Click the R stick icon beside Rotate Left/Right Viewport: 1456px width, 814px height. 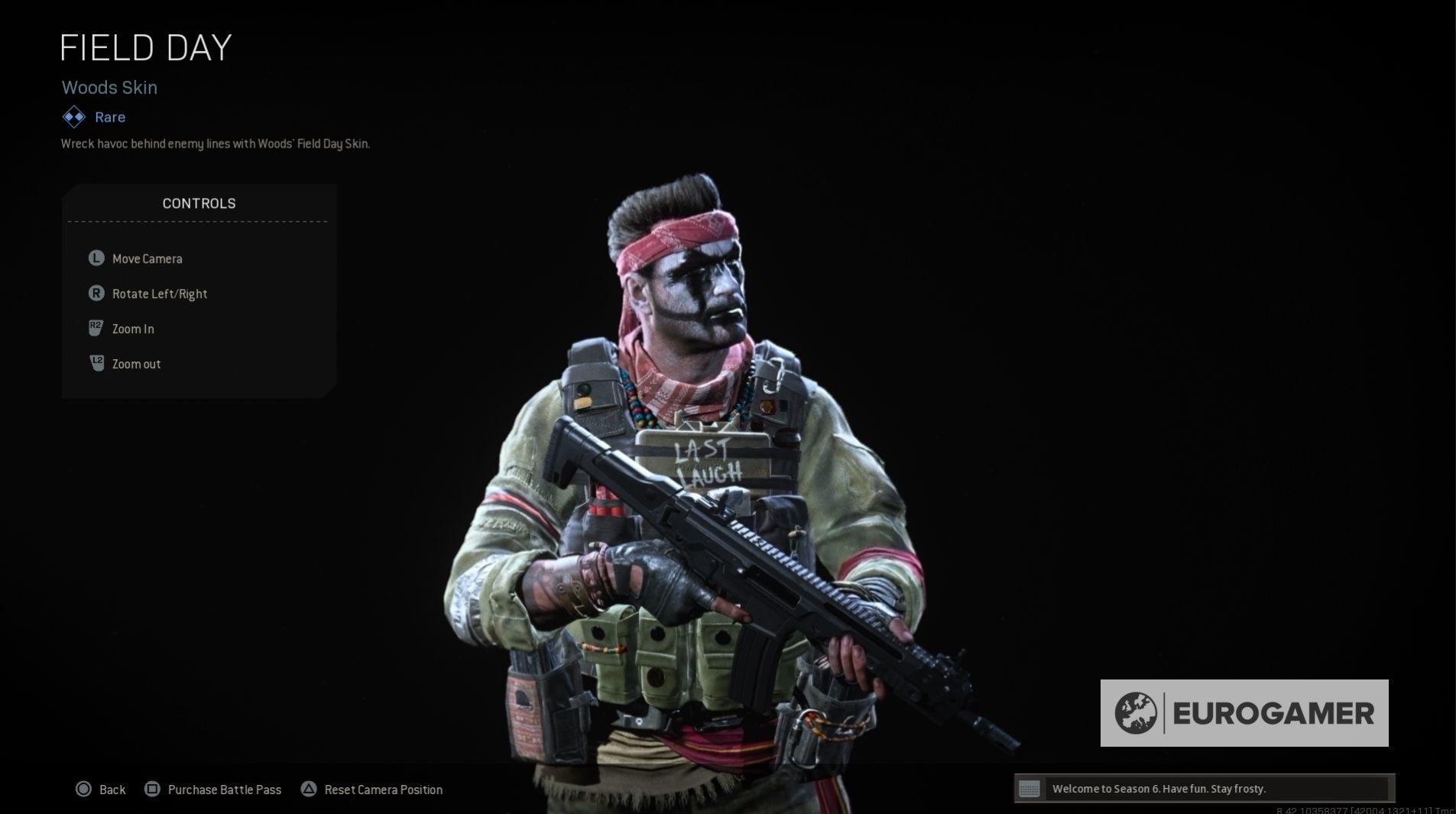[95, 293]
